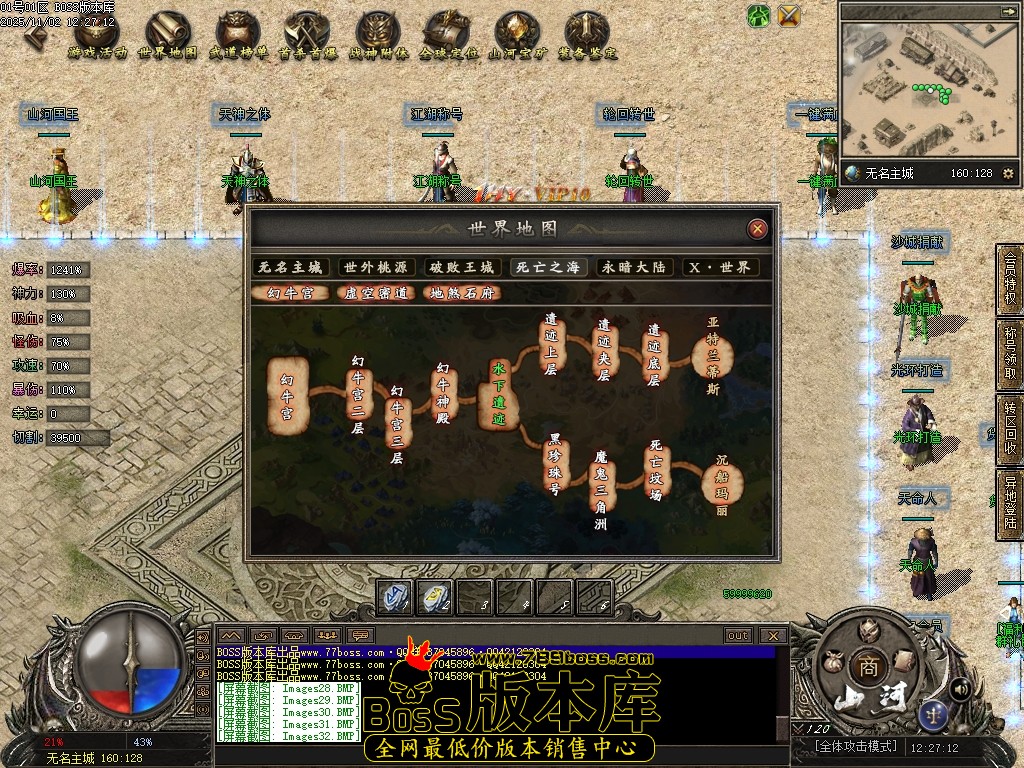Image resolution: width=1024 pixels, height=768 pixels.
Task: Travel to the 水下遗迹 map node
Action: coord(498,394)
